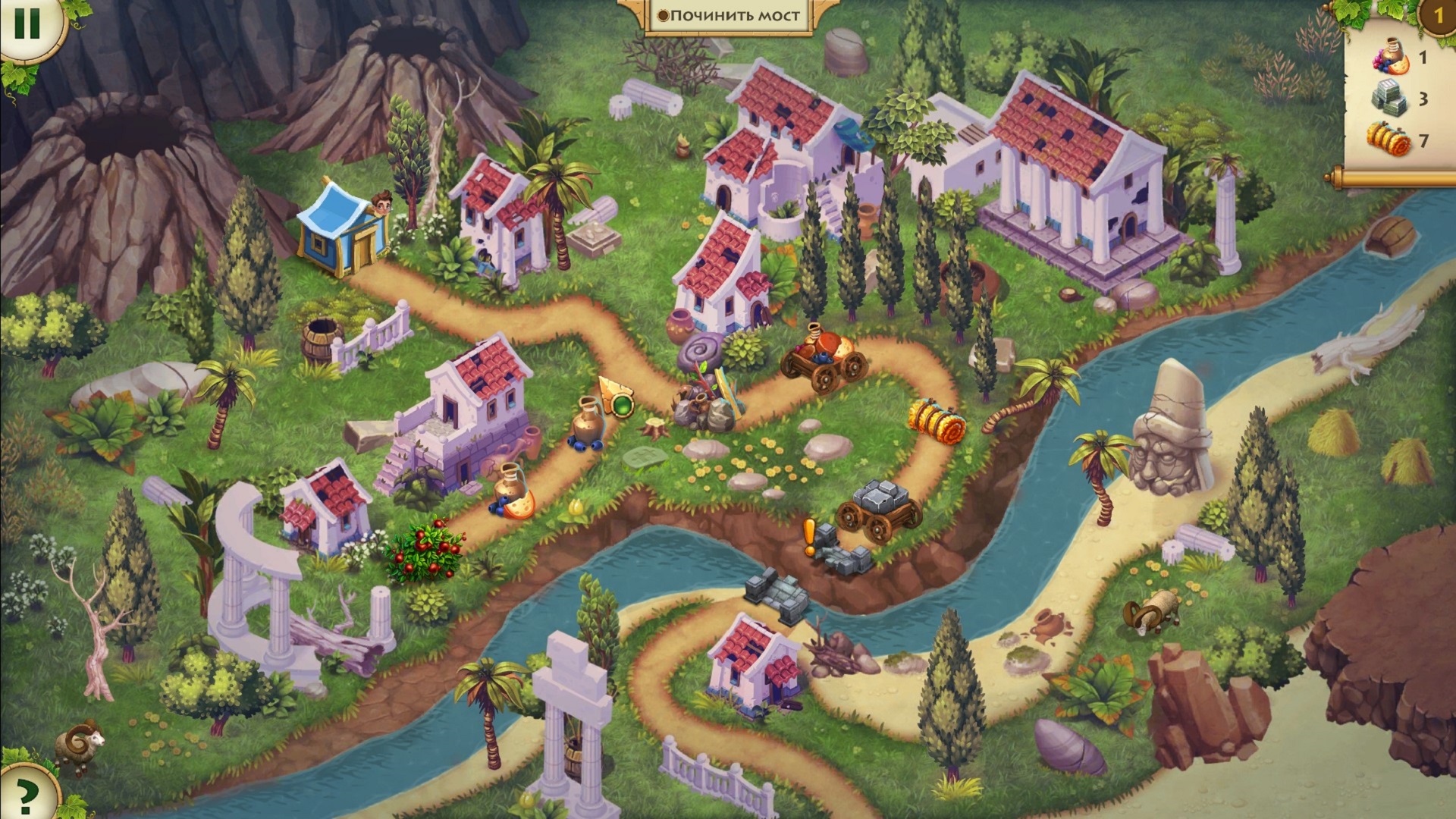The width and height of the screenshot is (1456, 819).
Task: Open the question mark help button
Action: (27, 792)
